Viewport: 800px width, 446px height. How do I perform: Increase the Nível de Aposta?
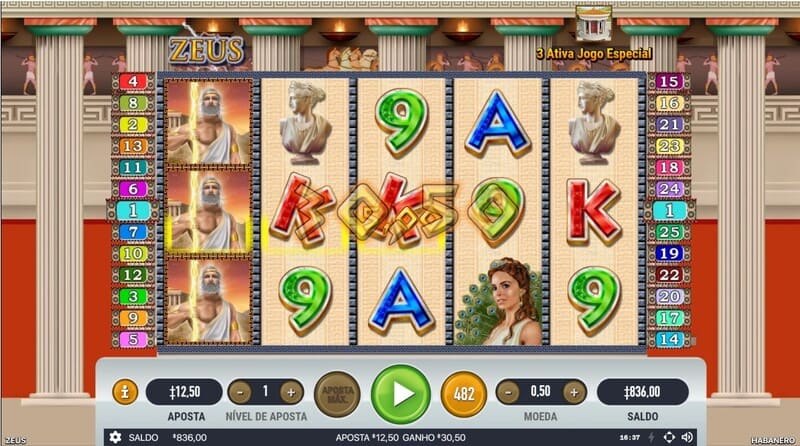coord(290,392)
